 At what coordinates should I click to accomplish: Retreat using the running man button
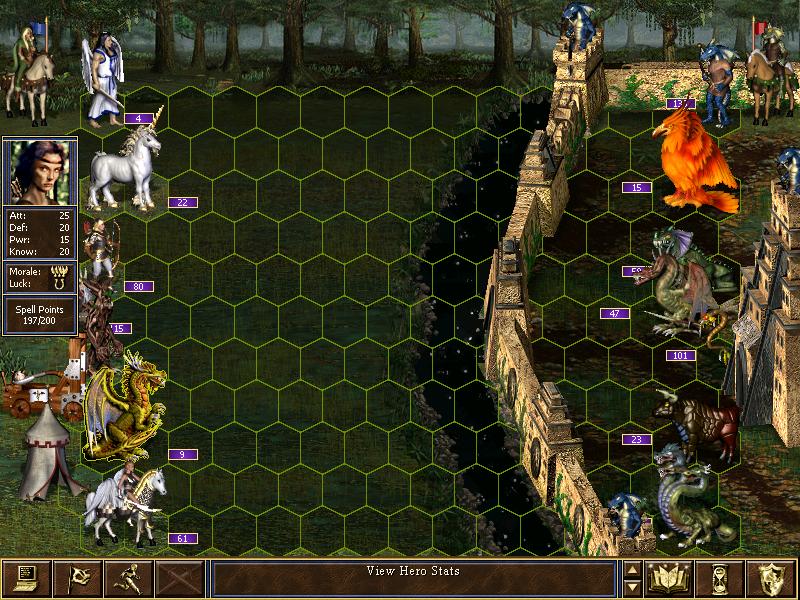128,578
